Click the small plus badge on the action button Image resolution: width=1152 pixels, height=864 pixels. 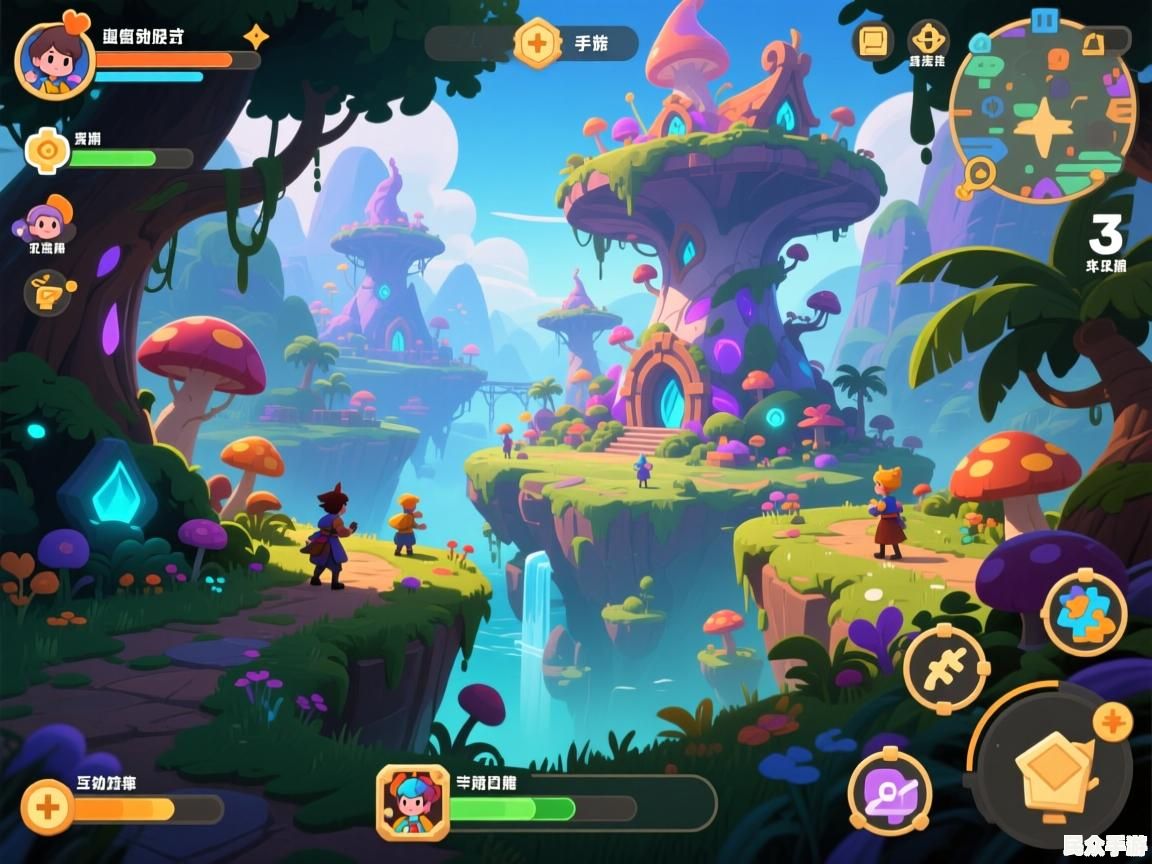1111,721
